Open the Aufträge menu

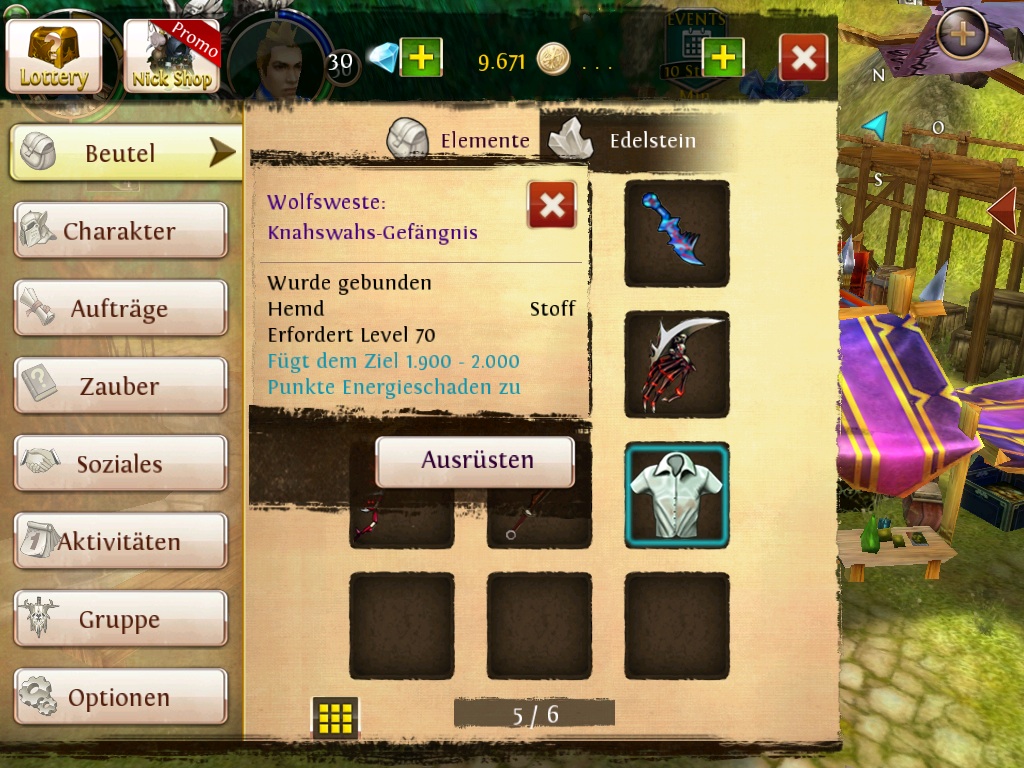[x=120, y=308]
